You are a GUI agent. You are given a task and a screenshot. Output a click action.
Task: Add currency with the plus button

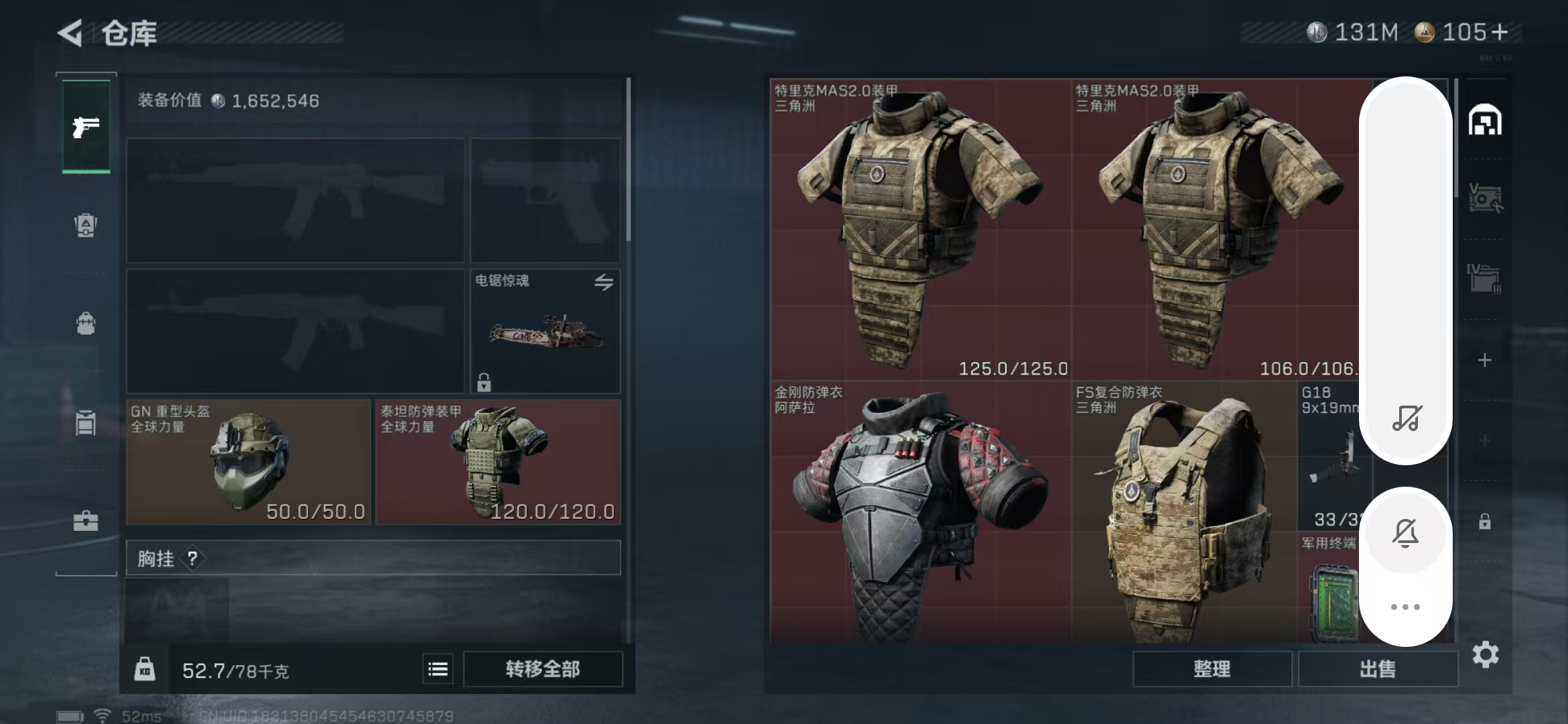(x=1500, y=32)
